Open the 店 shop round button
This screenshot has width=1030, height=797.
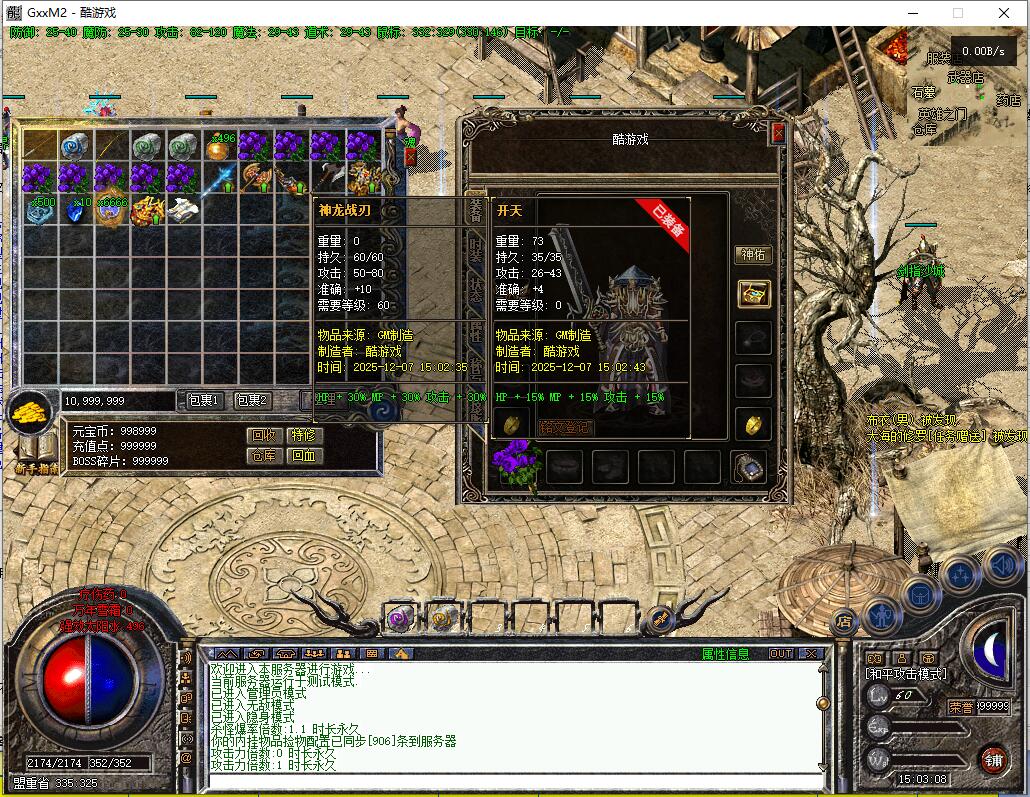845,620
